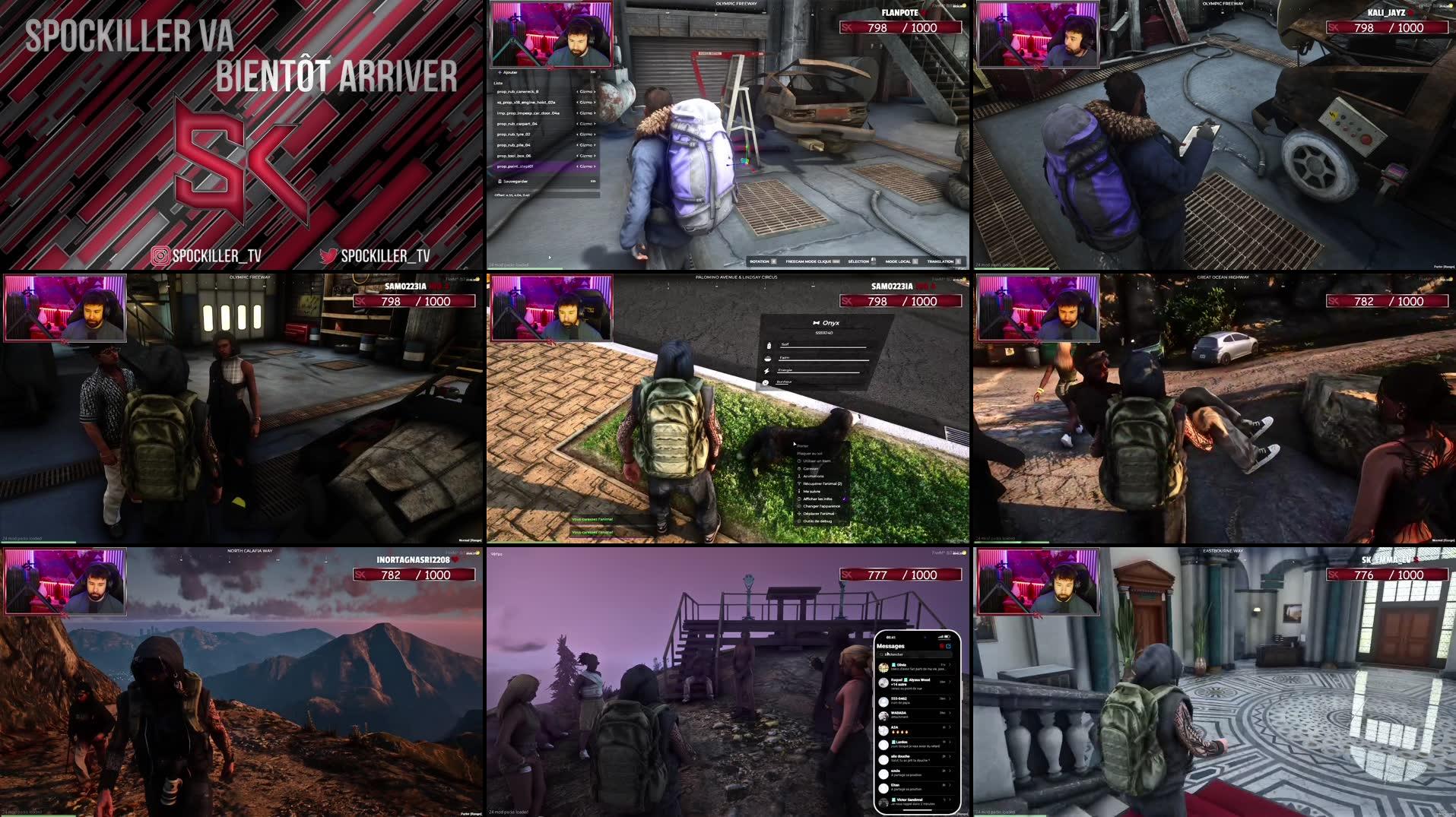The image size is (1456, 817).
Task: Select Changer l'apparence in the animal menu
Action: pos(822,506)
